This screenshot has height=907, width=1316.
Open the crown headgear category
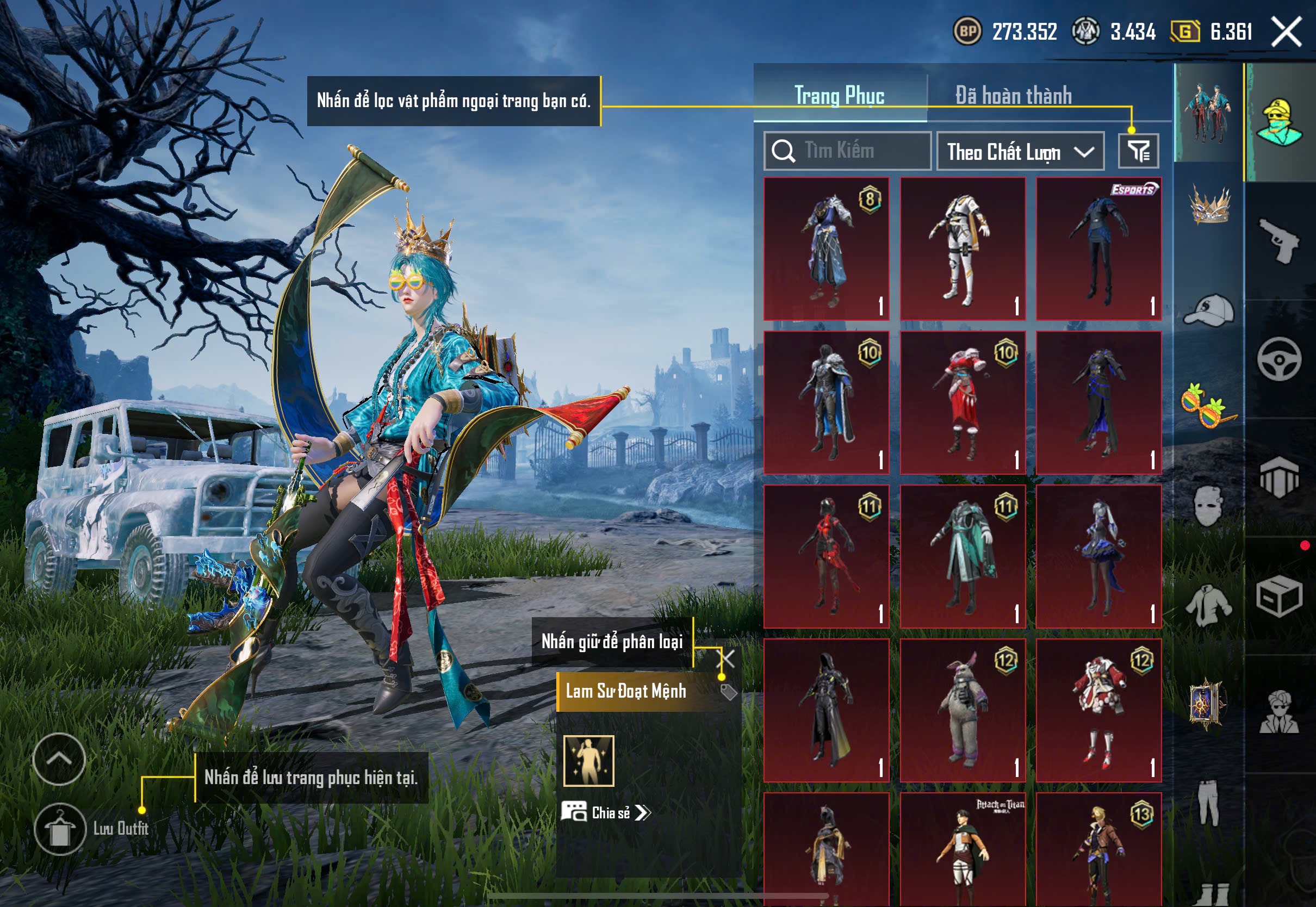click(1209, 206)
